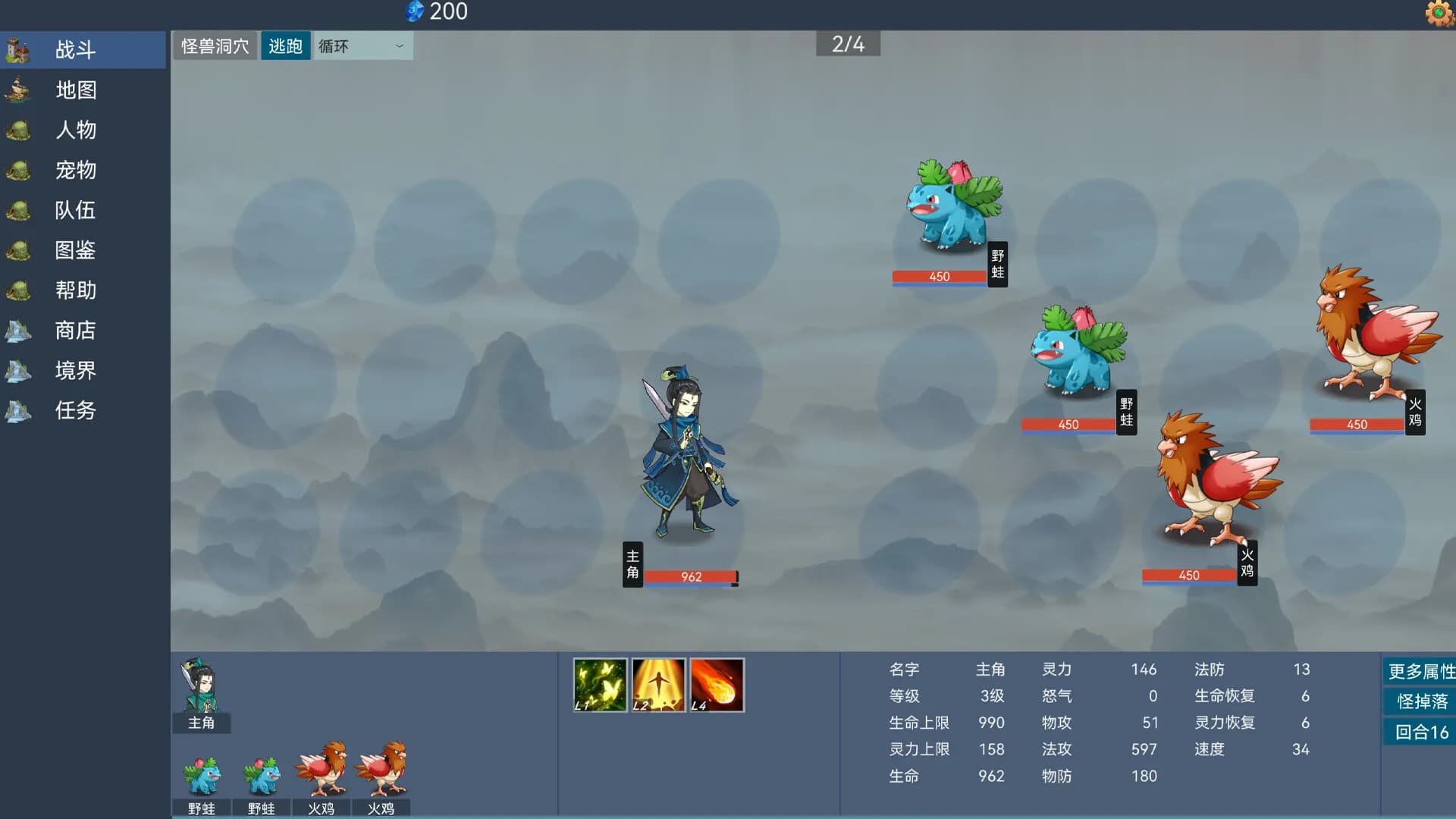Viewport: 1456px width, 819px height.
Task: Select the 主角 character portrait thumbnail
Action: click(x=200, y=690)
